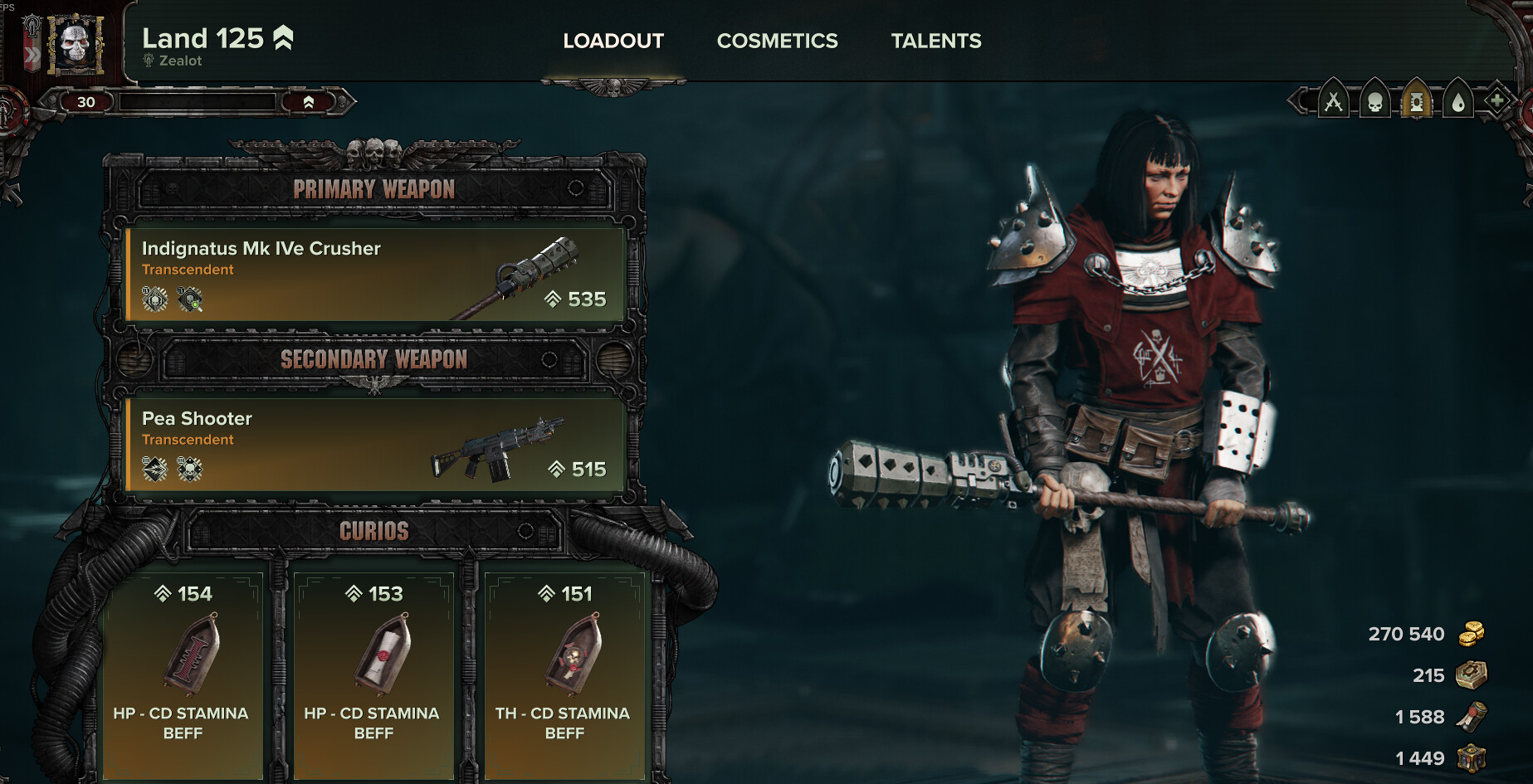
Task: Open the Cosmetics tab
Action: coord(777,41)
